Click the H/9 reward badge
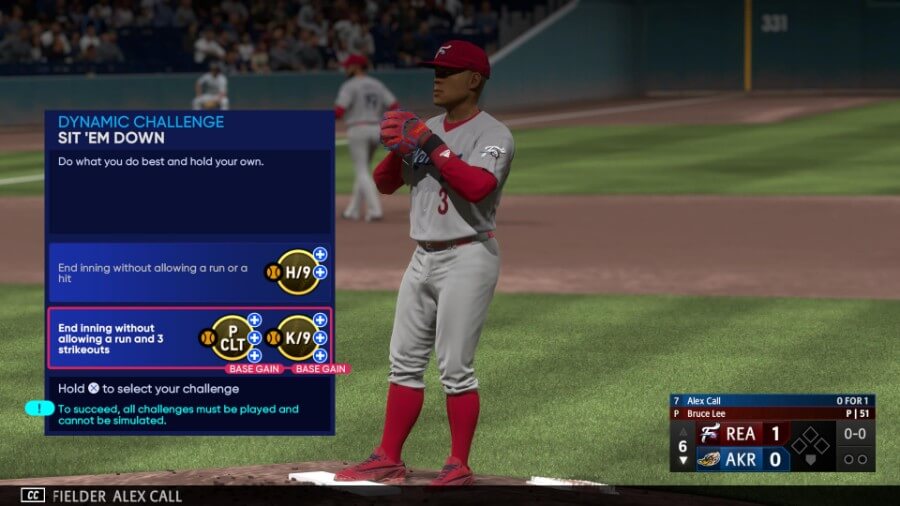Image resolution: width=900 pixels, height=506 pixels. coord(298,272)
